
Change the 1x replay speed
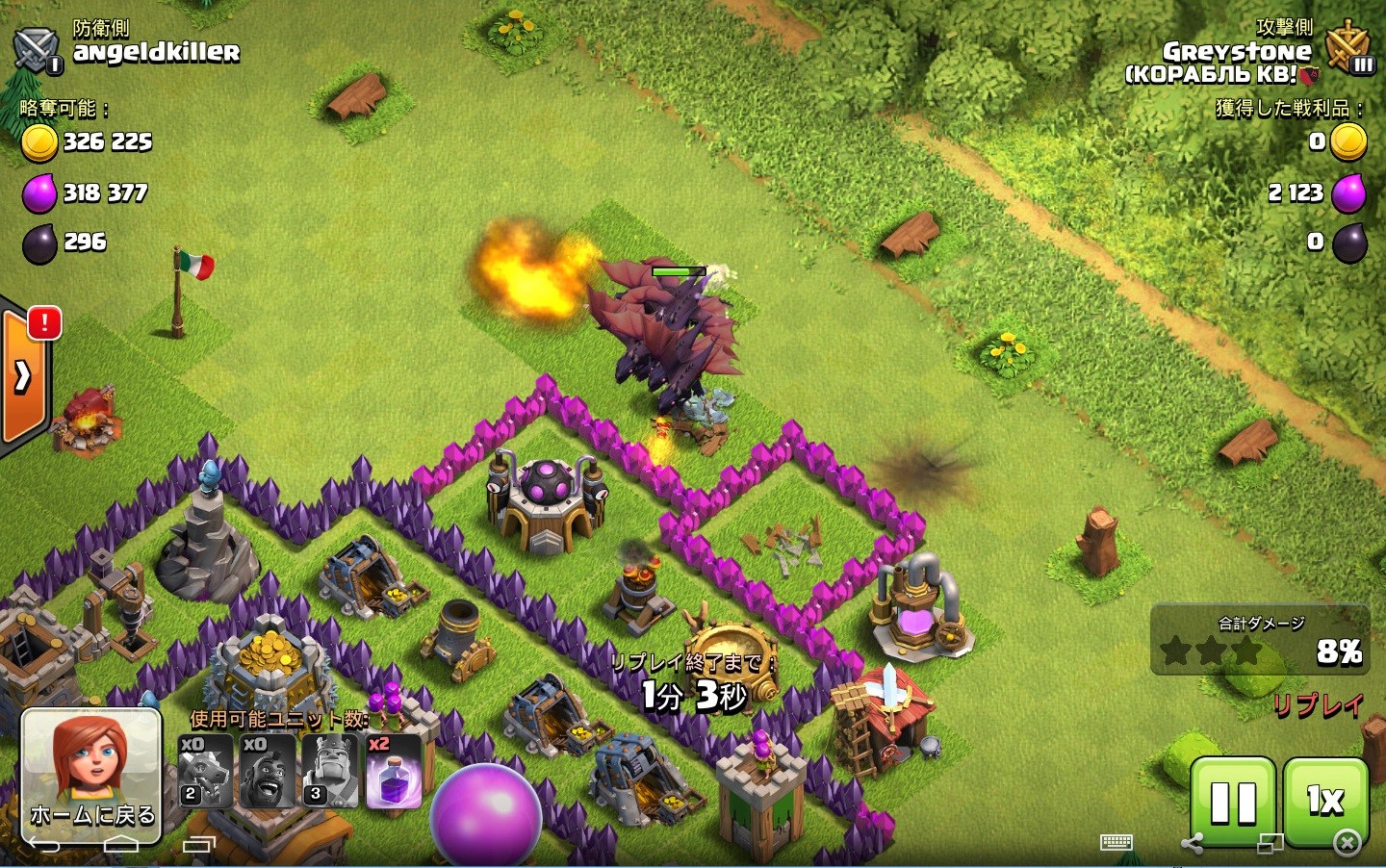(x=1325, y=800)
